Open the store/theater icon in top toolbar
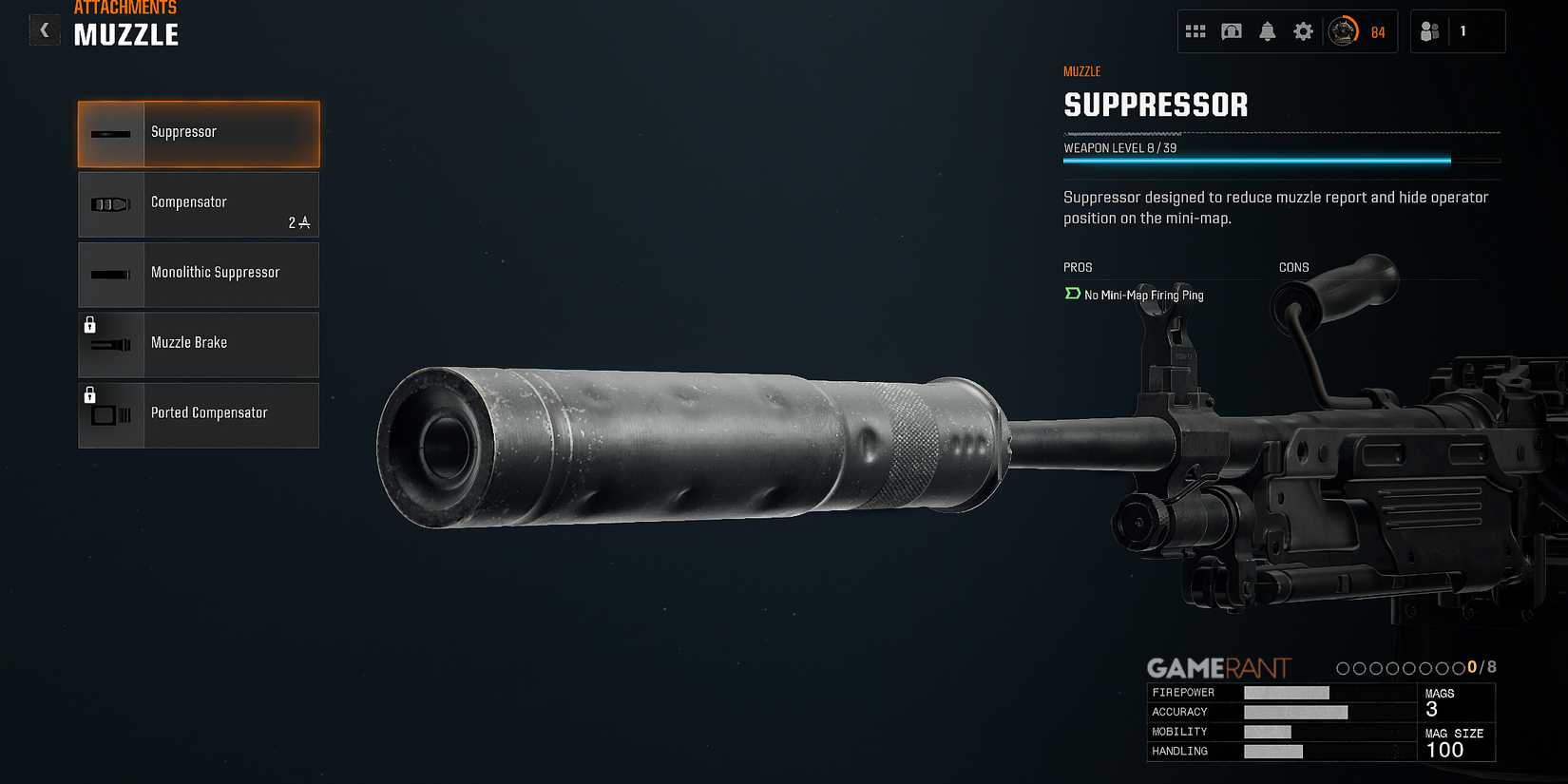Image resolution: width=1568 pixels, height=784 pixels. [x=1231, y=31]
